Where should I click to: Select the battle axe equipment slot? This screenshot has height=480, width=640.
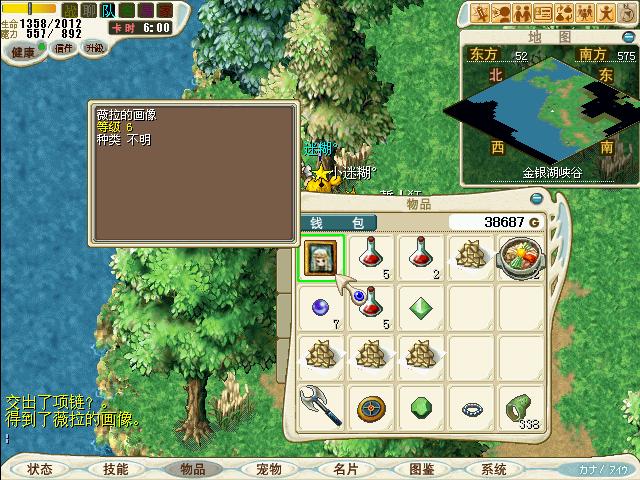click(322, 407)
